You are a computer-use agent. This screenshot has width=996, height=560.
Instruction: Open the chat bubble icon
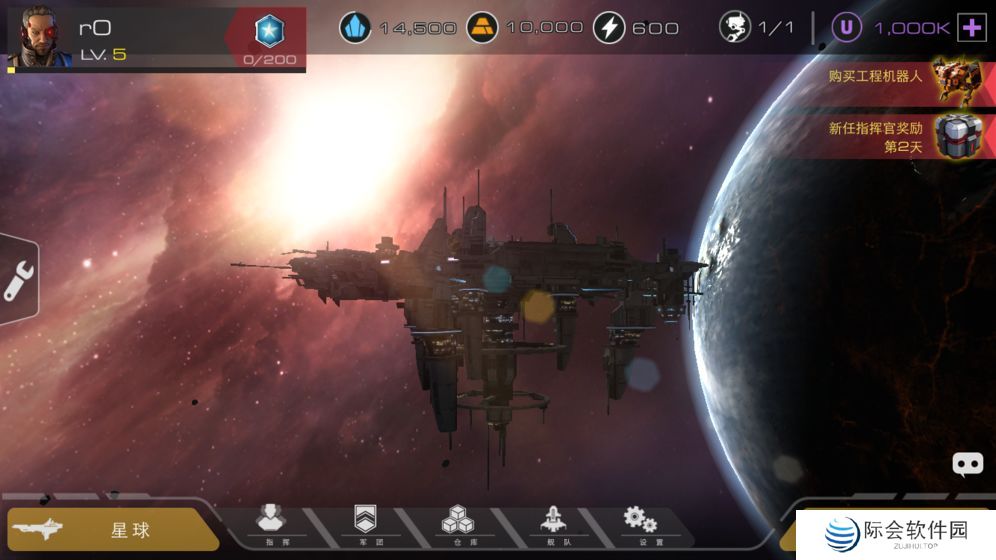pos(967,464)
